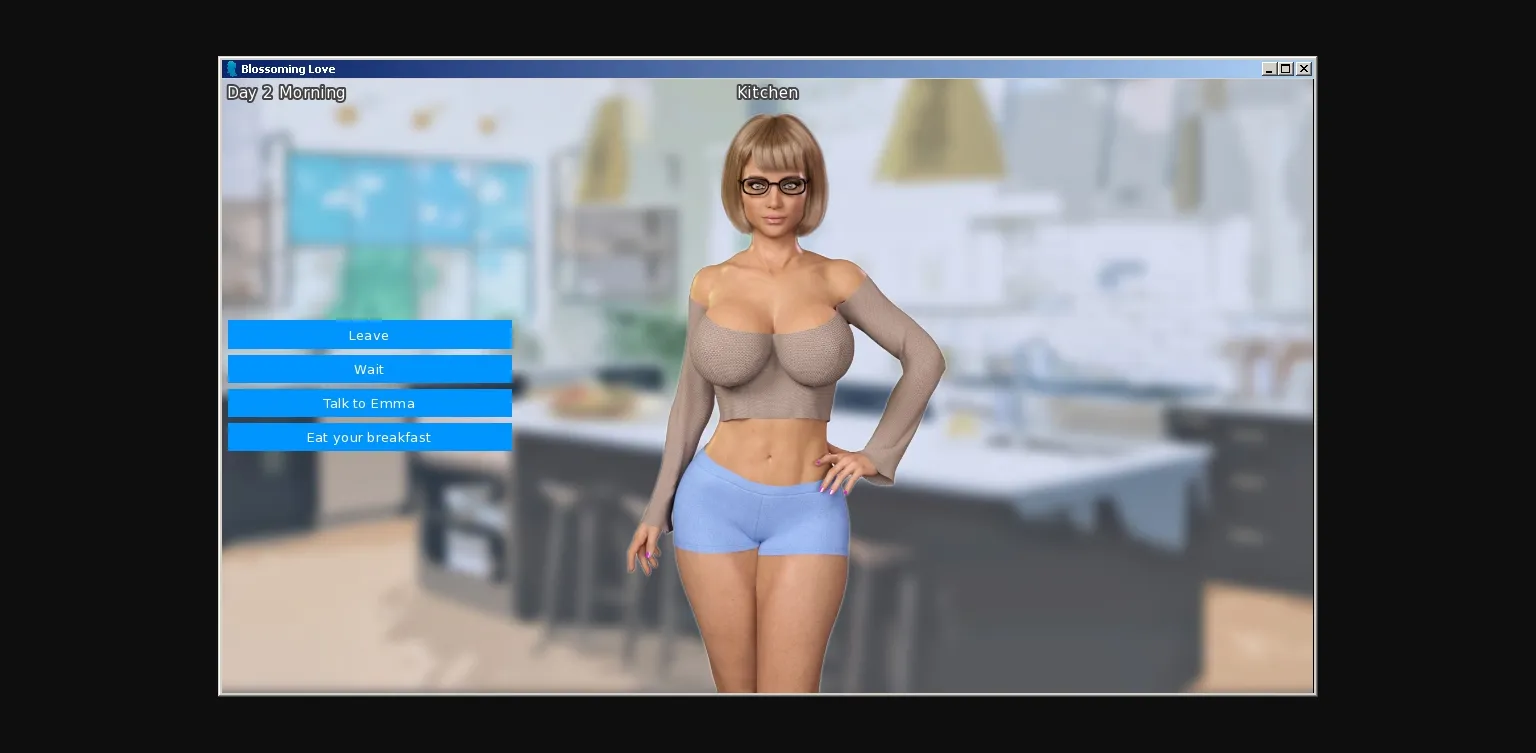Image resolution: width=1536 pixels, height=753 pixels.
Task: Click the "Blossoming Love" title text
Action: point(288,69)
